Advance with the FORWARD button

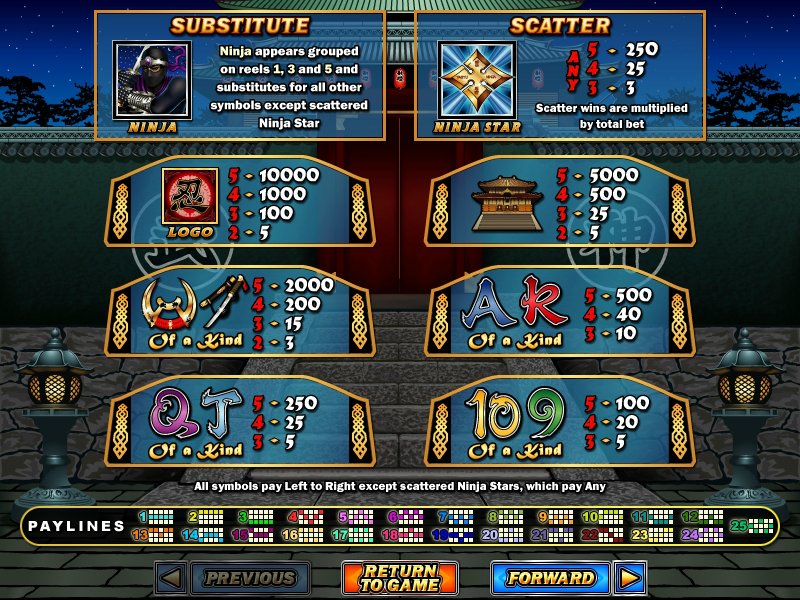(550, 578)
